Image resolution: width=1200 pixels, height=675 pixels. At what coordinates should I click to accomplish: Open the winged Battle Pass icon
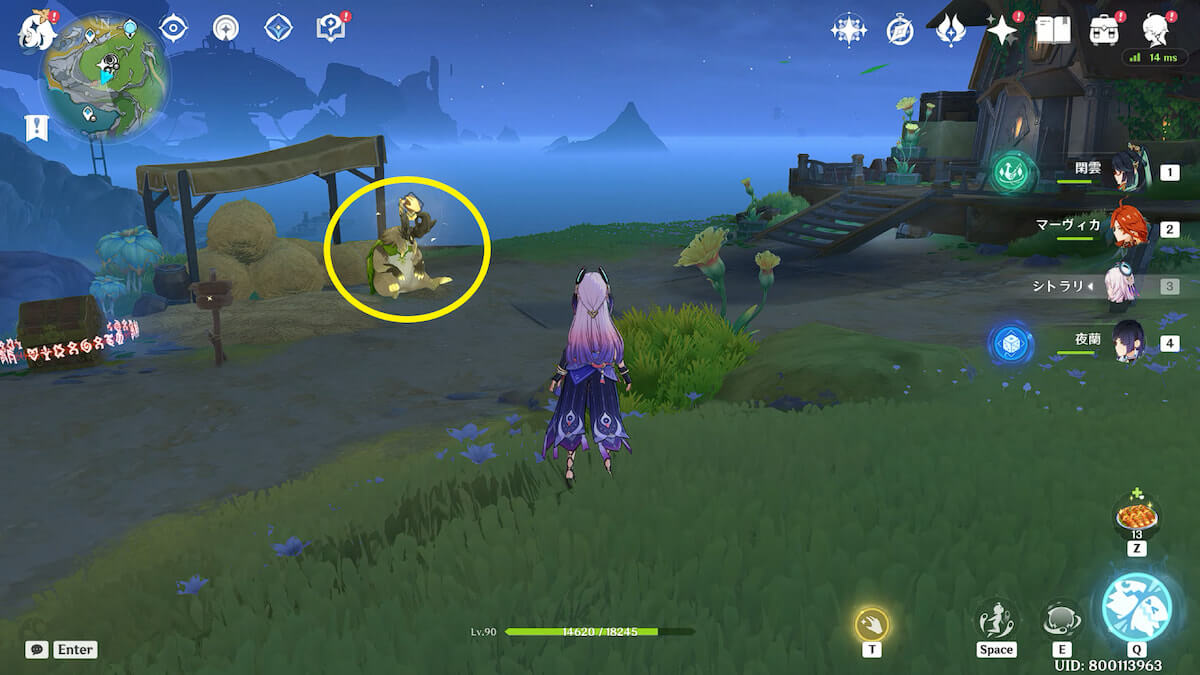pos(949,31)
